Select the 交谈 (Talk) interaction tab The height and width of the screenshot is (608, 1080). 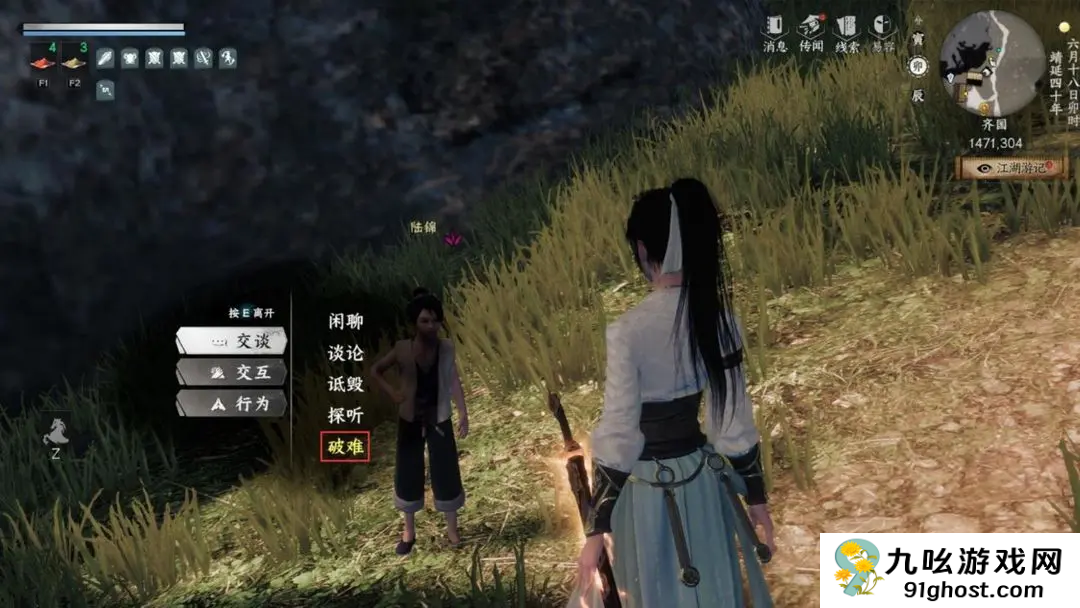point(232,341)
